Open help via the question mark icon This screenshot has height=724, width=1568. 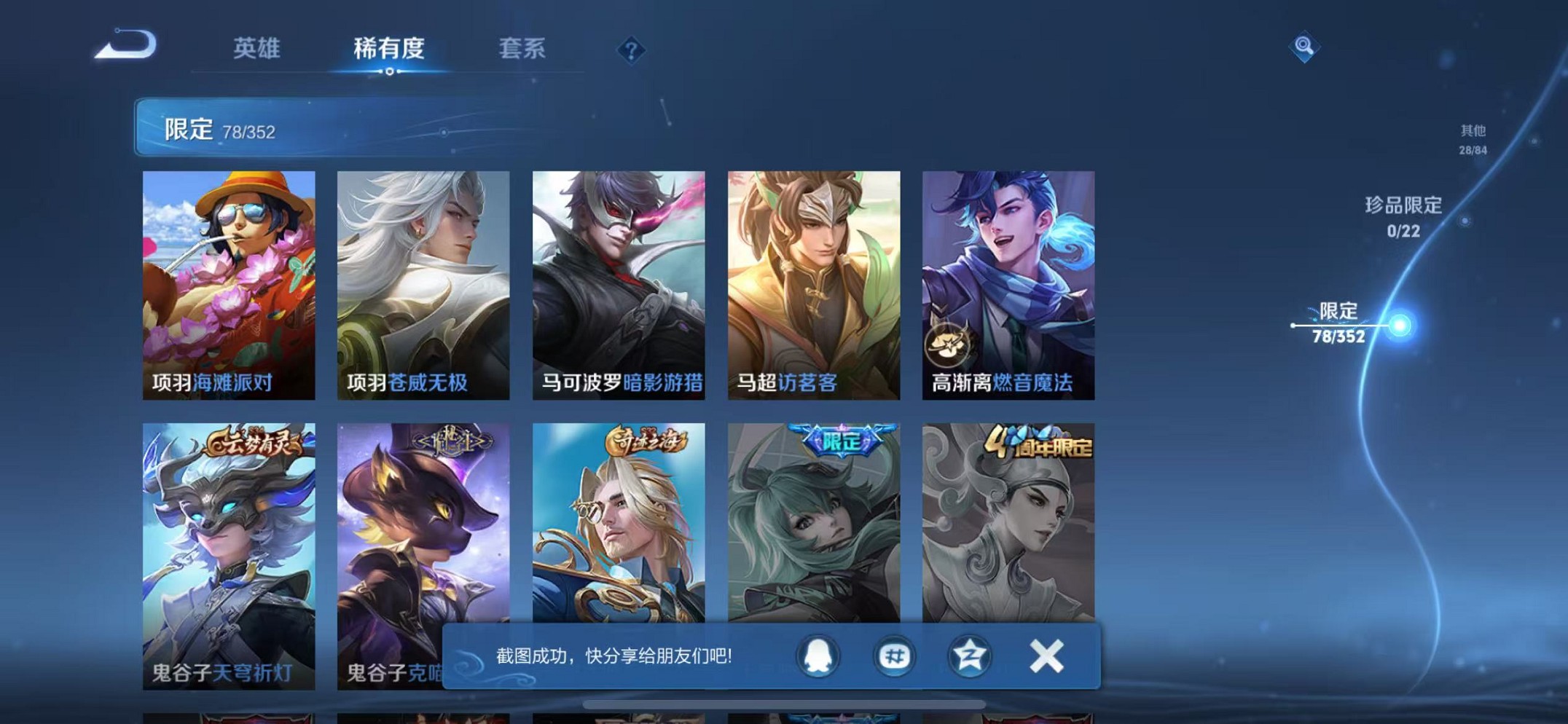pos(632,50)
